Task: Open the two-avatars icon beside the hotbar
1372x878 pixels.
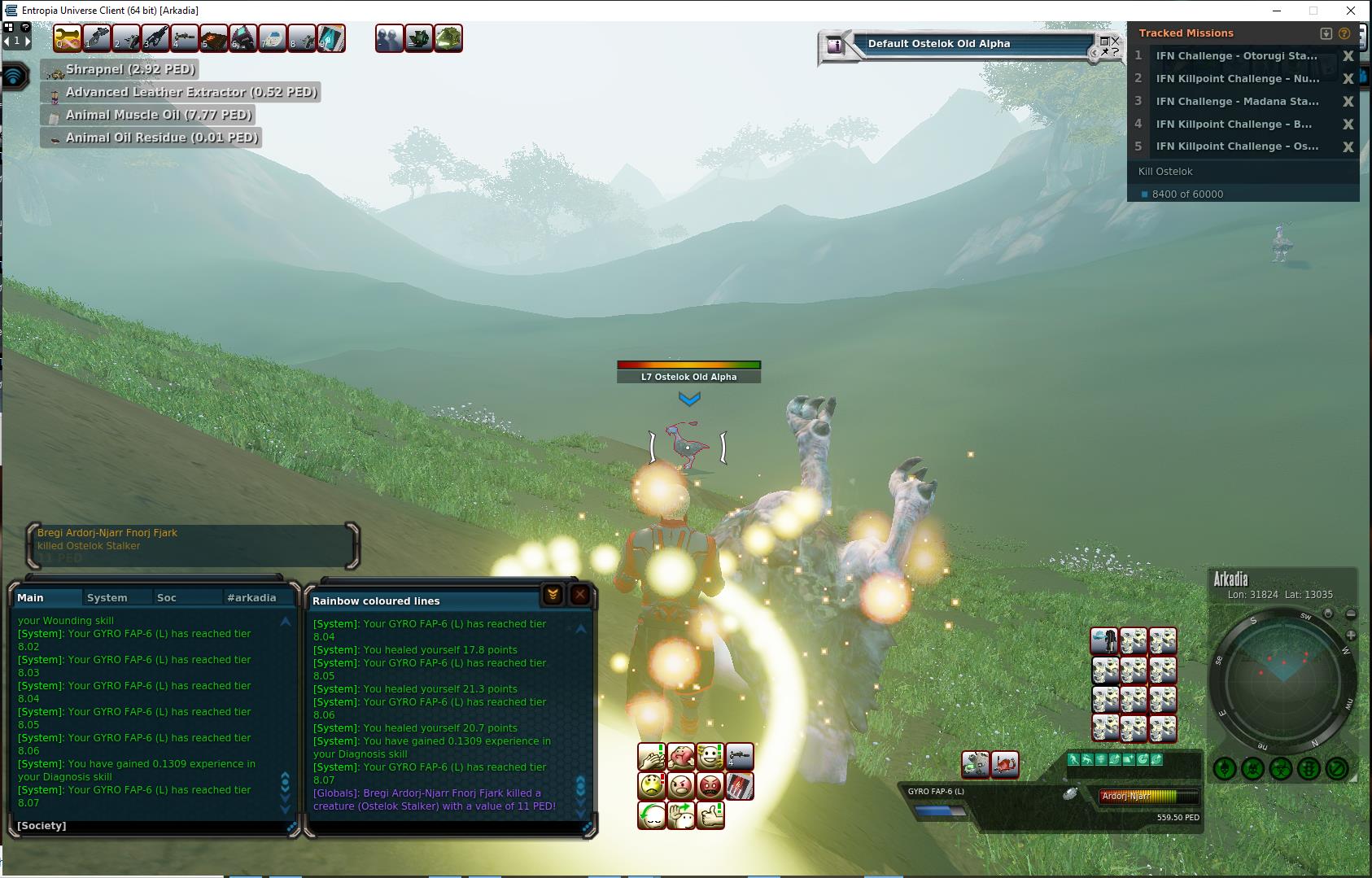Action: [389, 38]
